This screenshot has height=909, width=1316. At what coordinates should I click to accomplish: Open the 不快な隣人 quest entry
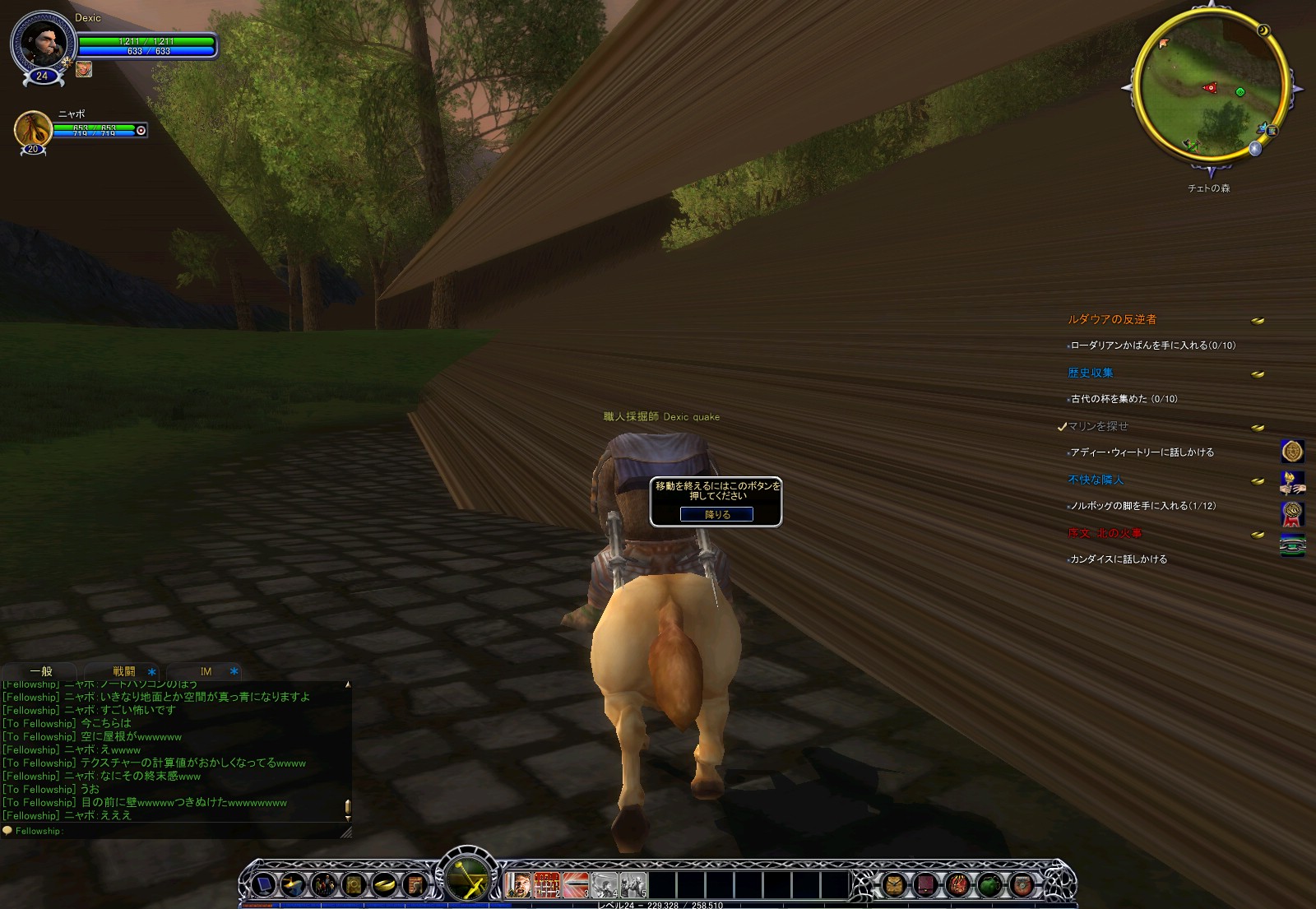pos(1096,480)
